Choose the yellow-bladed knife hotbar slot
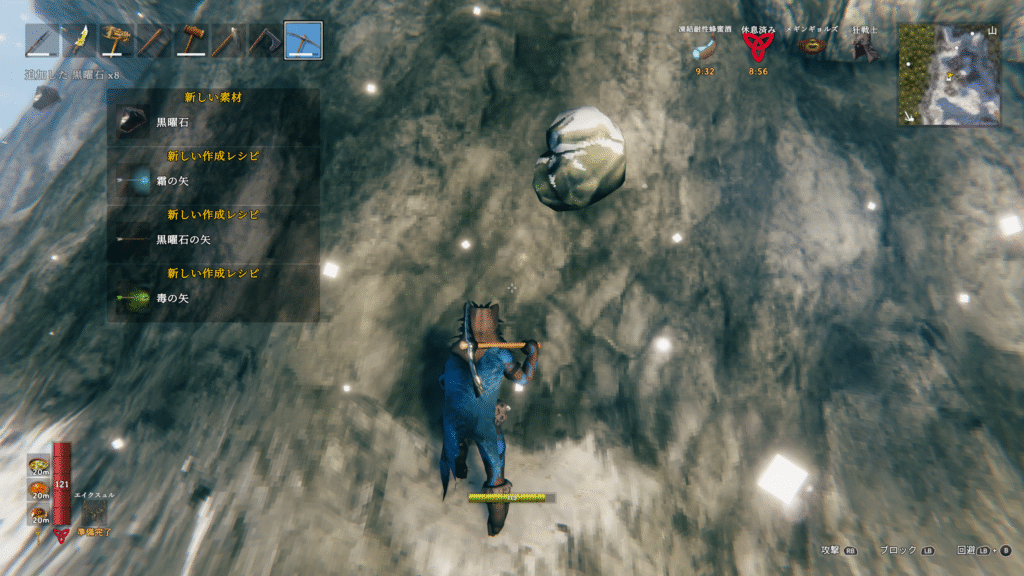Viewport: 1024px width, 576px height. [x=80, y=40]
